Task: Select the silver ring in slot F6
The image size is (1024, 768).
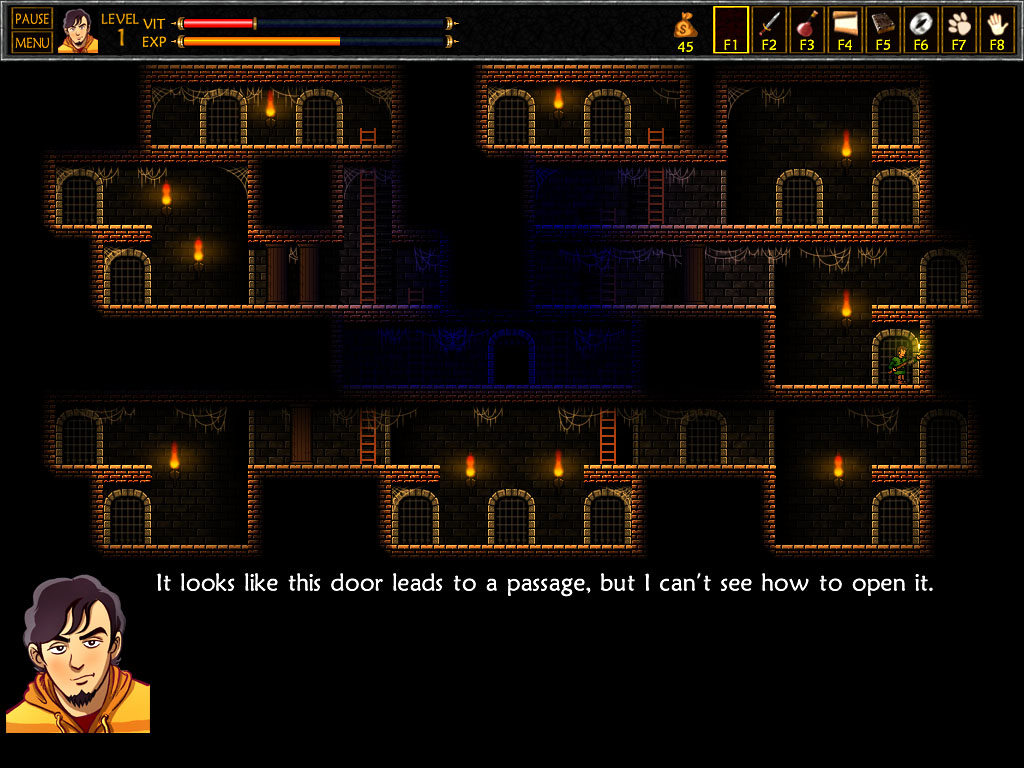Action: [921, 29]
